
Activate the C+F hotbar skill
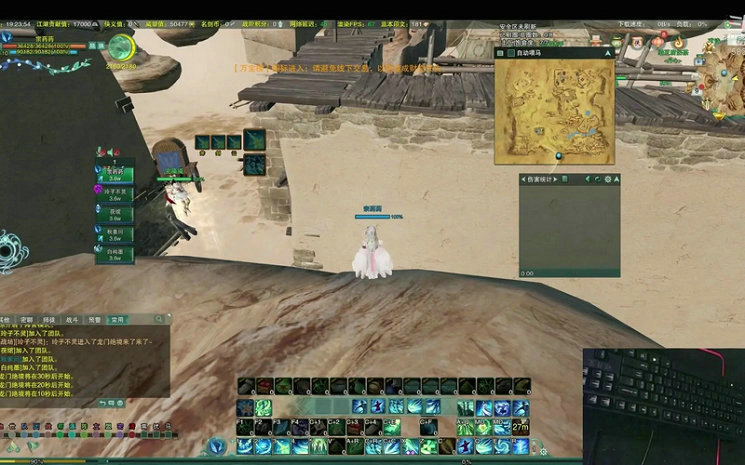tap(429, 426)
